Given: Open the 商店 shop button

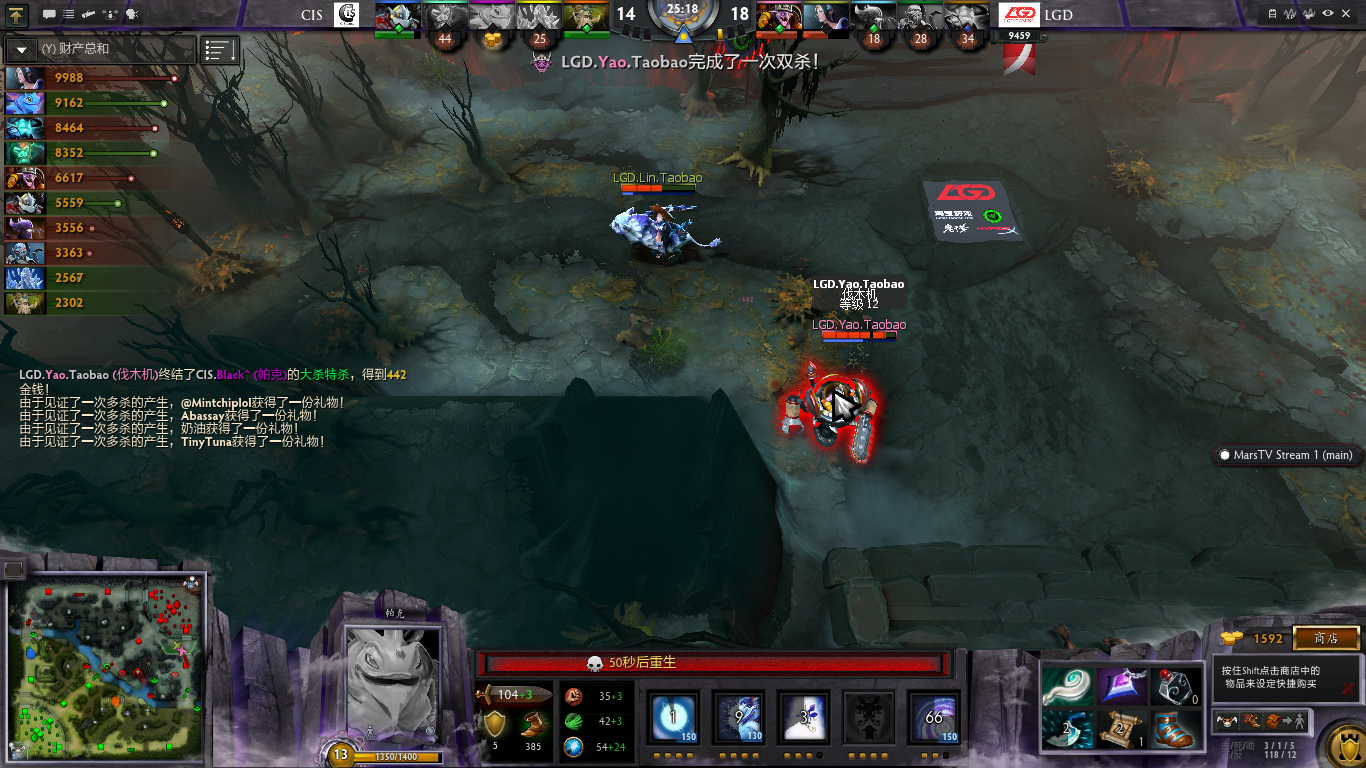Looking at the screenshot, I should 1326,638.
